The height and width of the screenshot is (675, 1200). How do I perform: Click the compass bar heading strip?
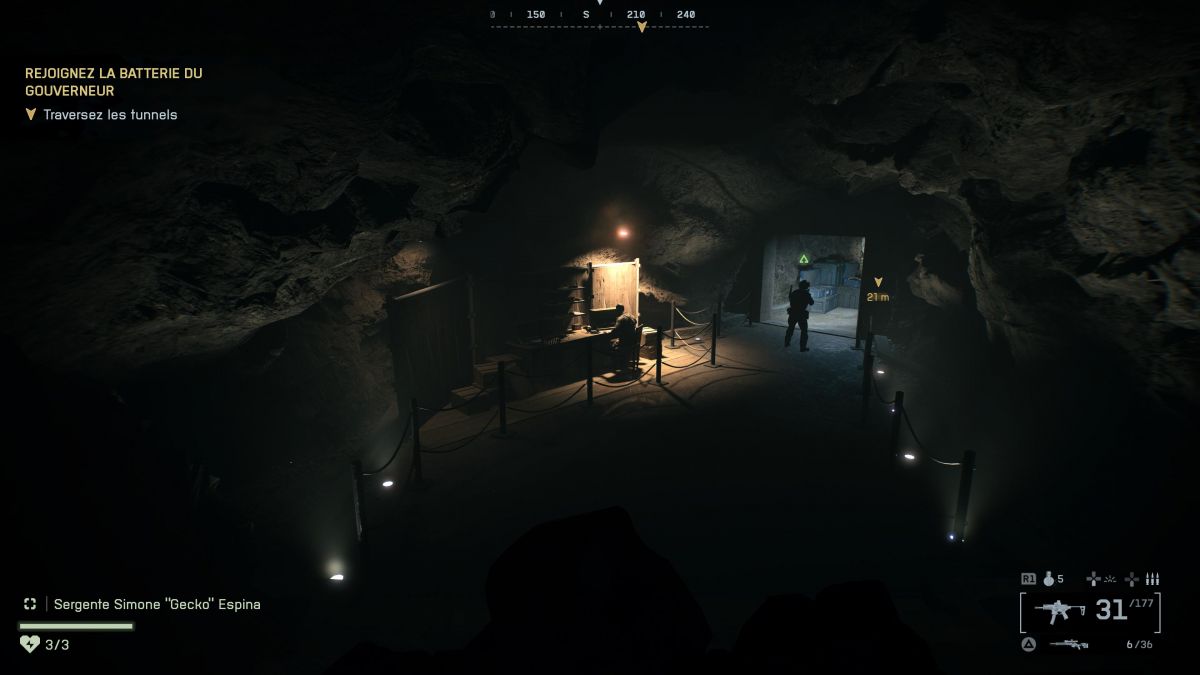coord(599,15)
